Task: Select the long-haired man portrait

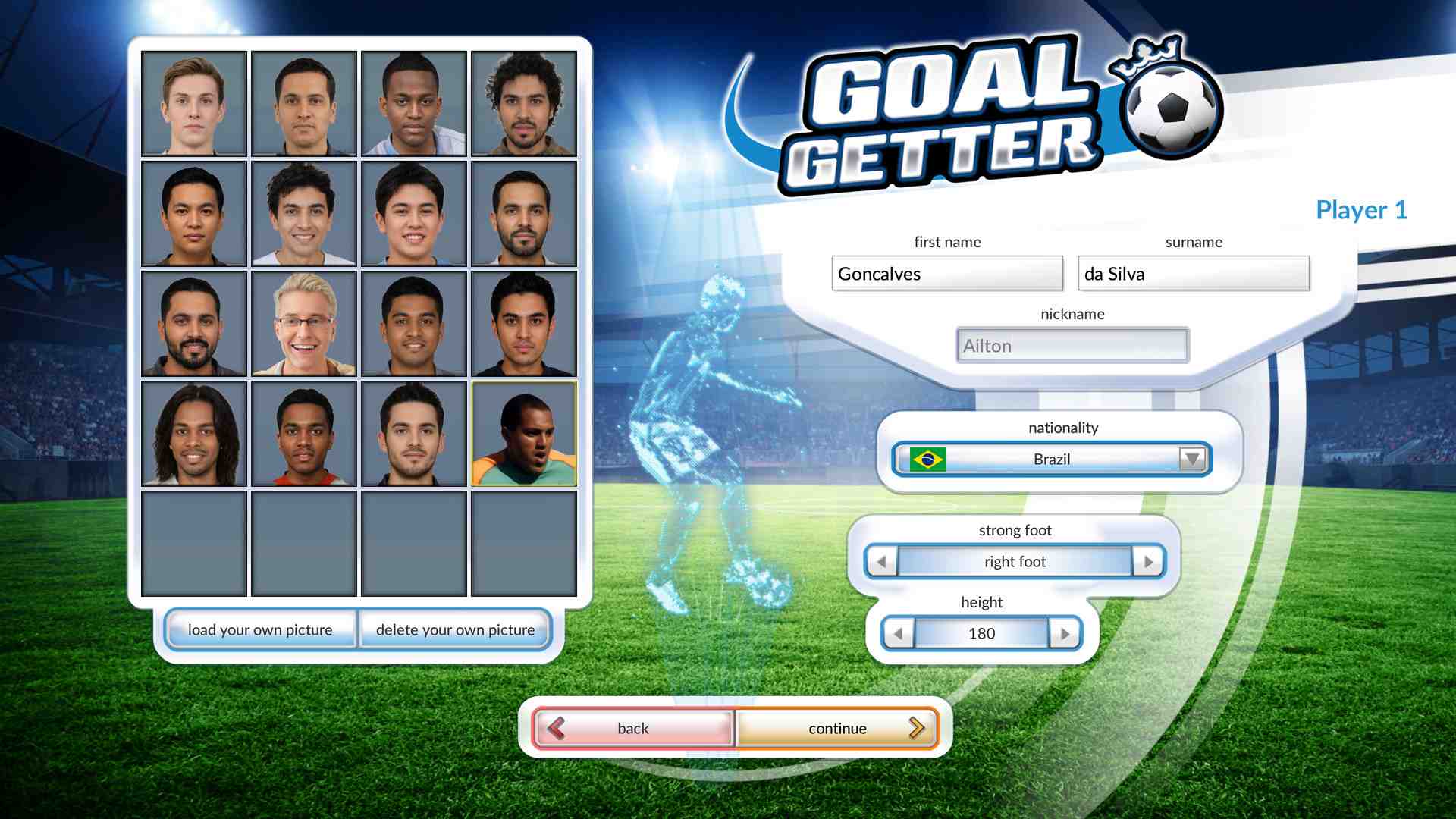Action: tap(194, 434)
